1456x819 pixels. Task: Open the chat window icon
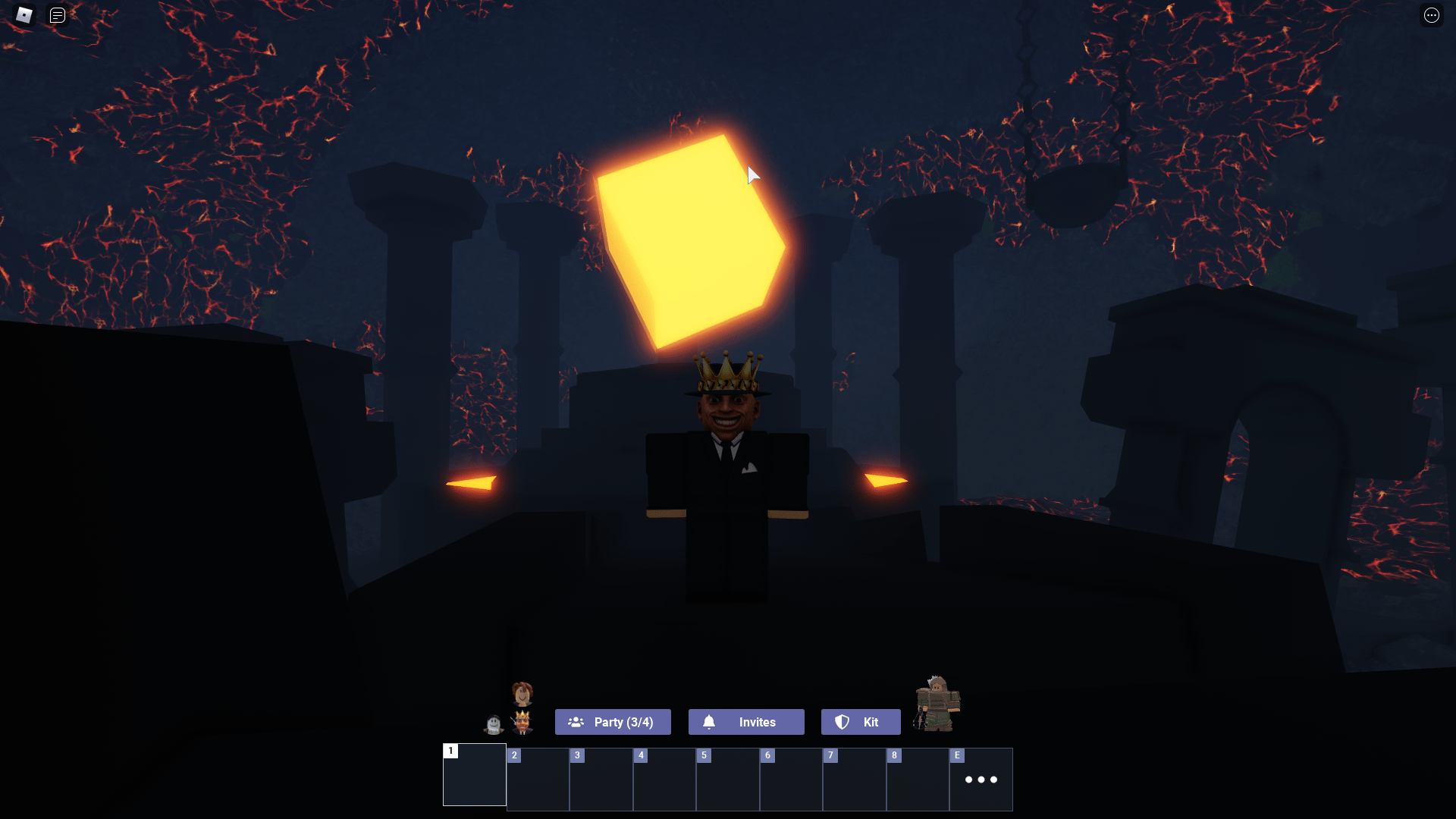(57, 14)
